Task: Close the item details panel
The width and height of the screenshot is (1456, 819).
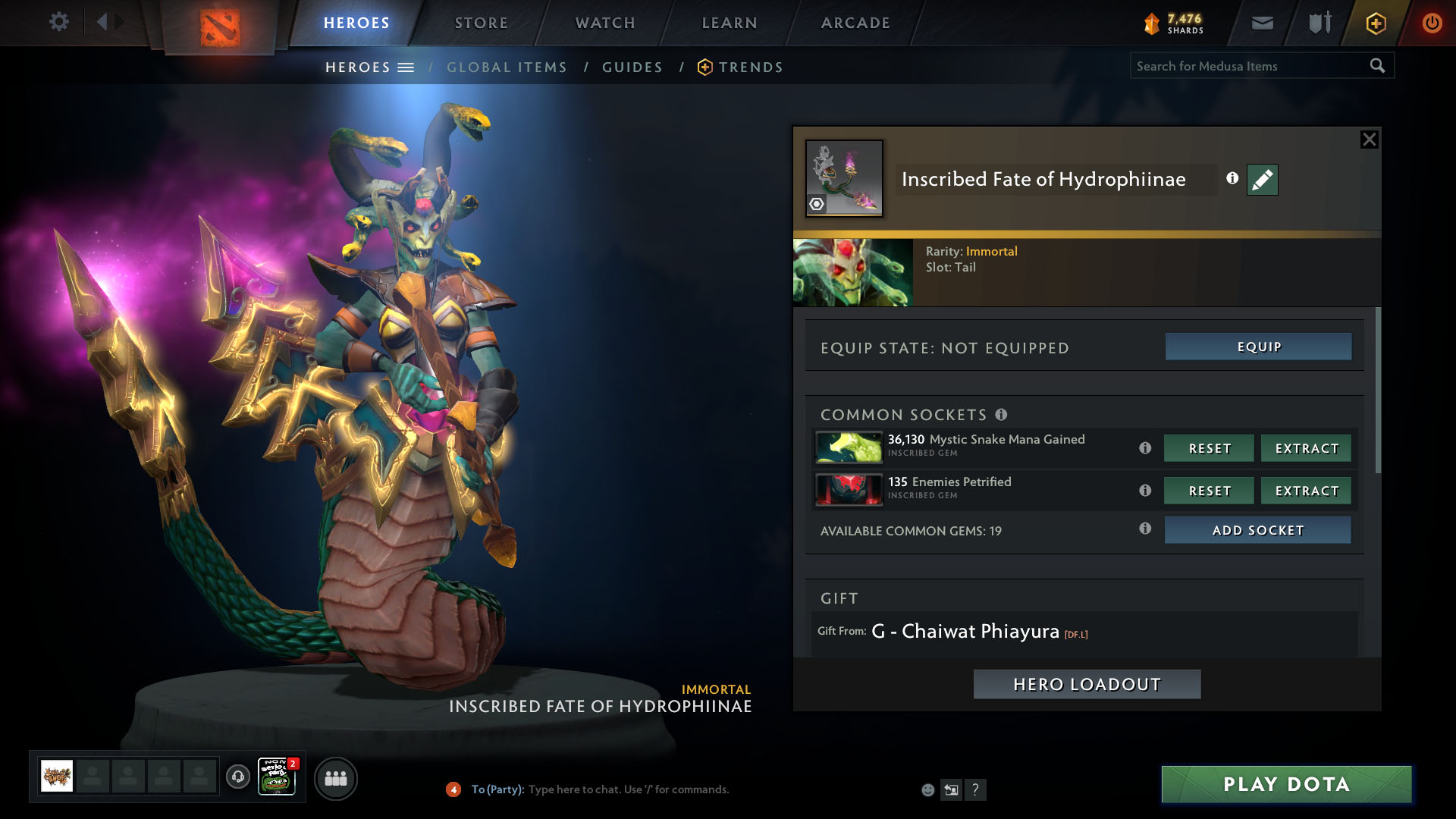Action: [1369, 140]
